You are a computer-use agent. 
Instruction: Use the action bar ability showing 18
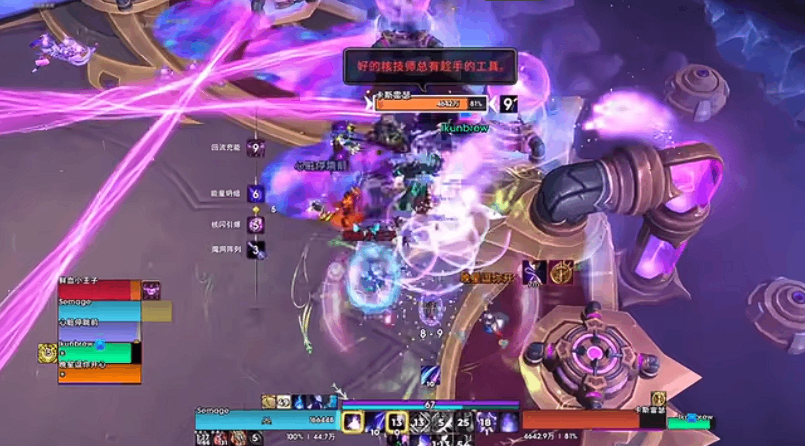tap(486, 423)
